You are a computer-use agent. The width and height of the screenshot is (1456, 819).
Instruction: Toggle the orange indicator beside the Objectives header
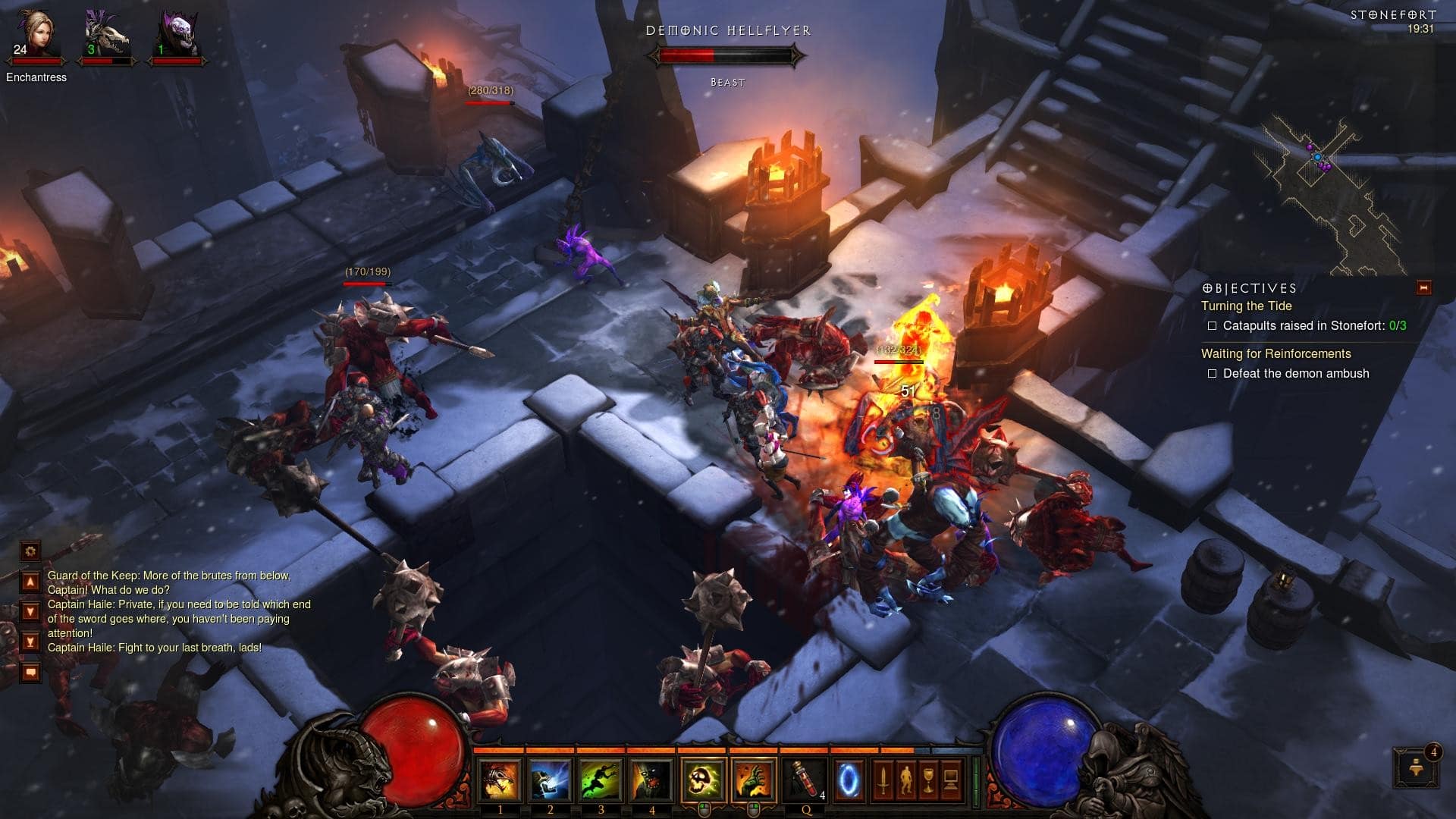[x=1424, y=288]
